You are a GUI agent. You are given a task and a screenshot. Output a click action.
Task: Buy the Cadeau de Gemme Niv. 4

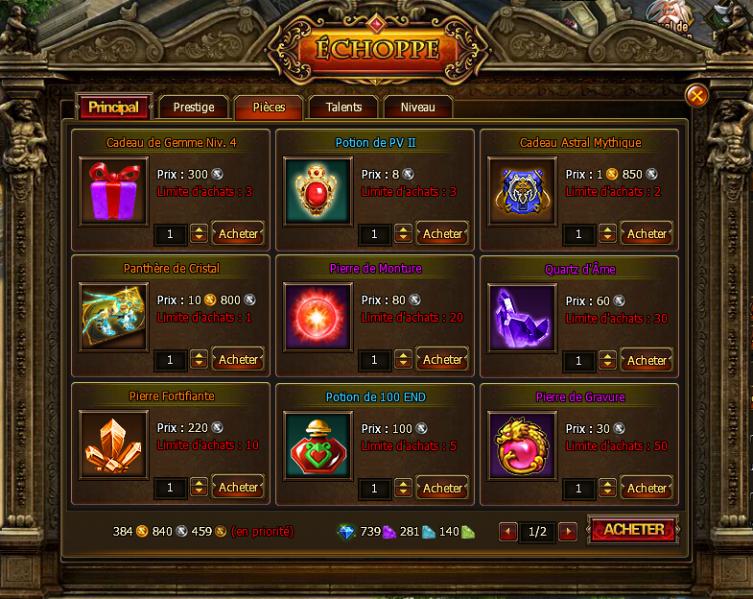tap(238, 234)
